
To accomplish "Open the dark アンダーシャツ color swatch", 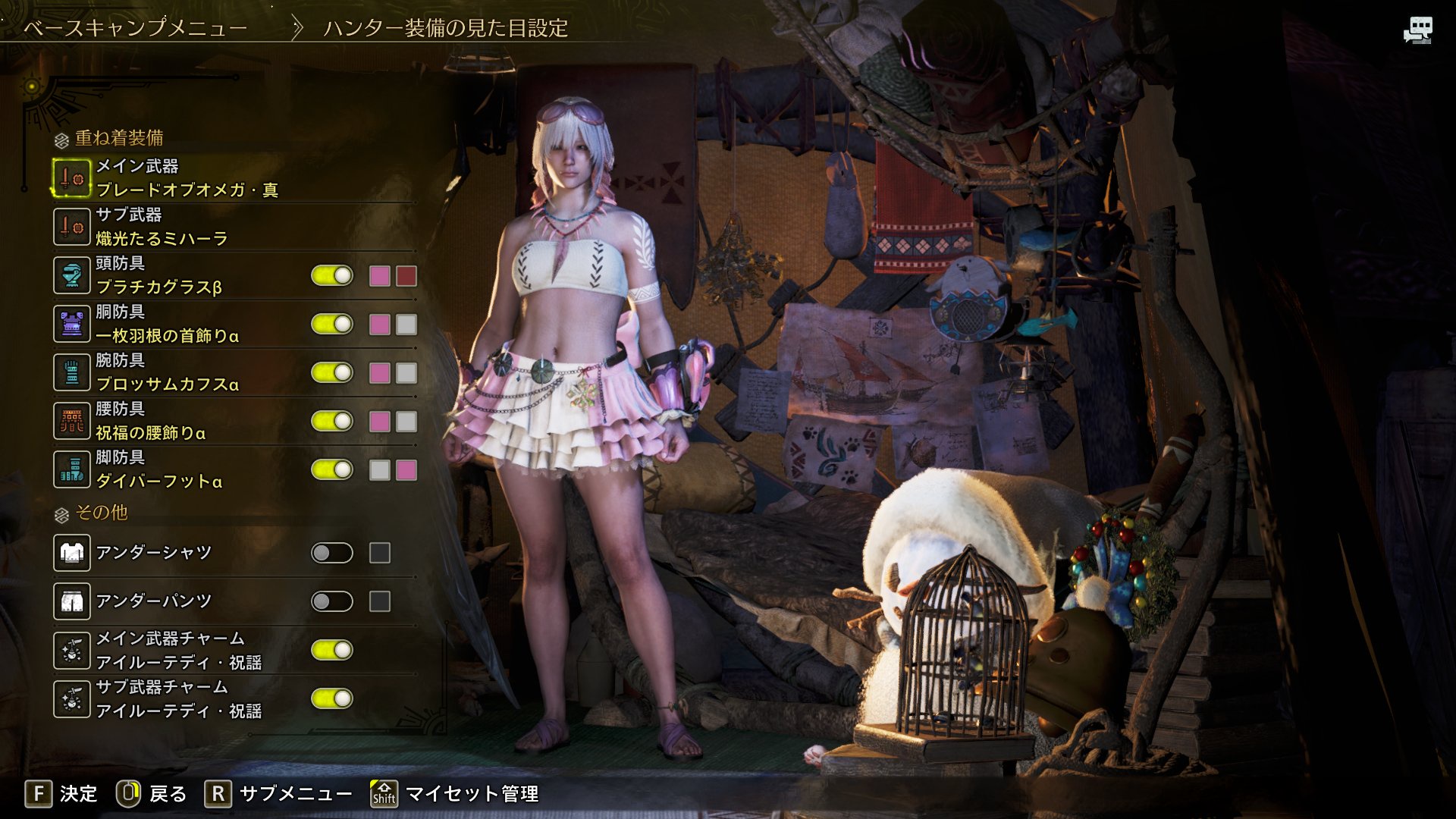I will coord(380,553).
